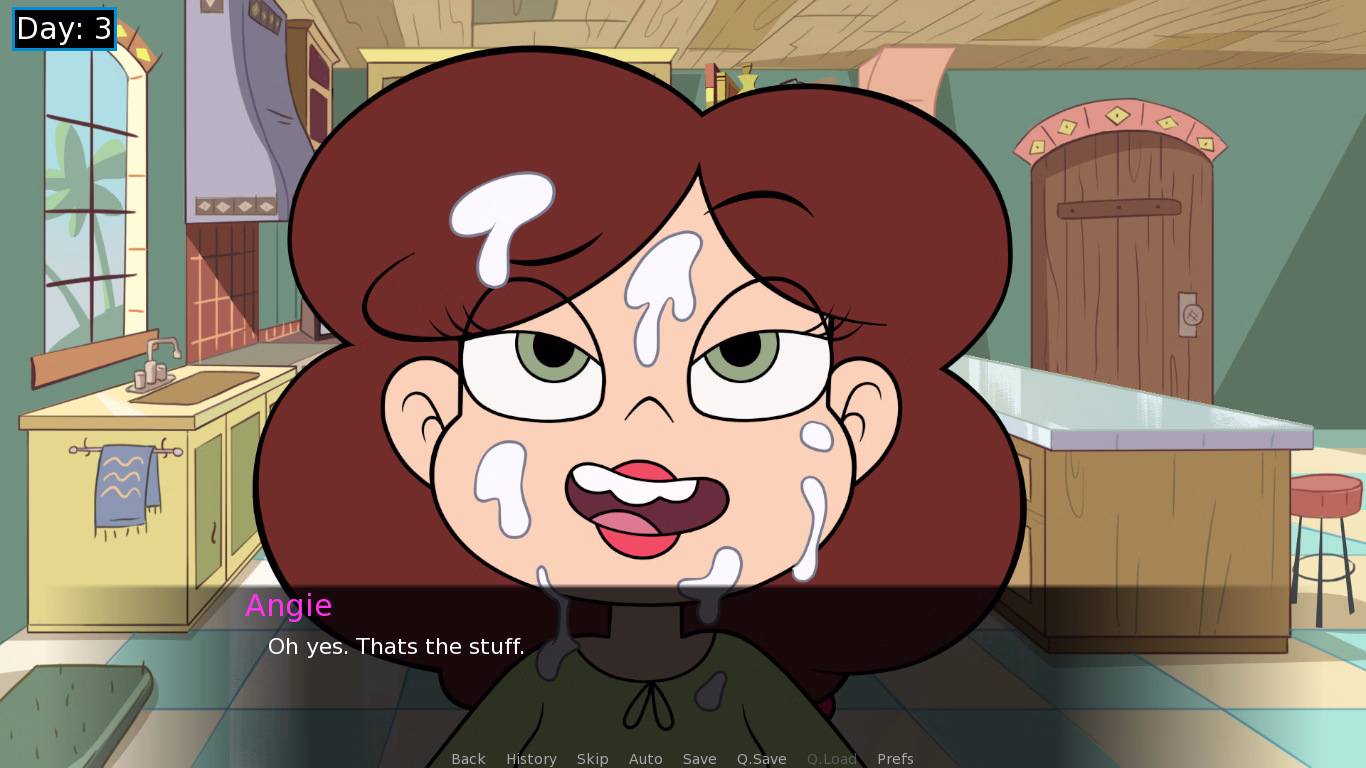
Task: Click Save in the bottom quick menu
Action: coord(699,758)
